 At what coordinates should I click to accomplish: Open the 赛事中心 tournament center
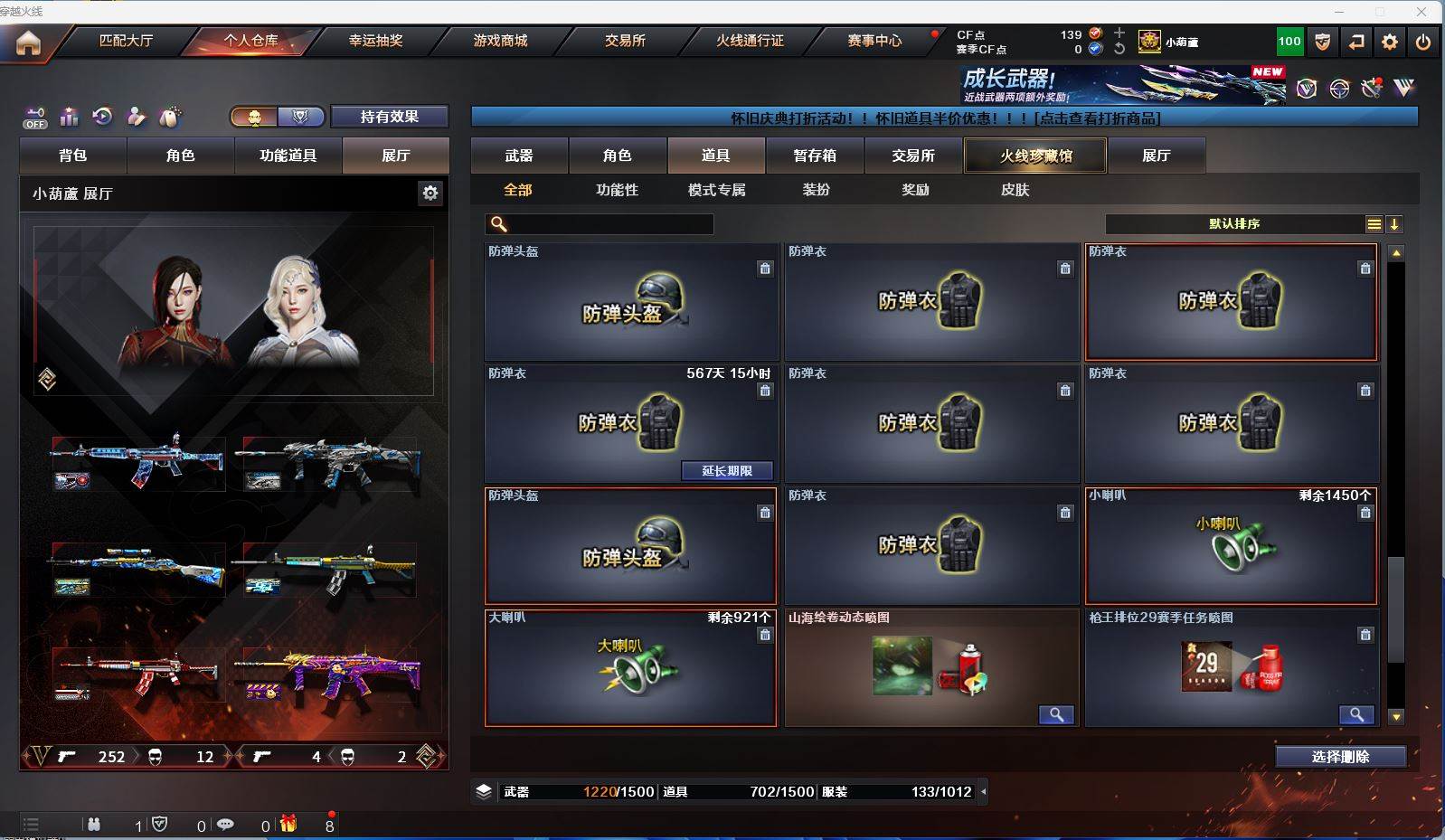point(874,41)
